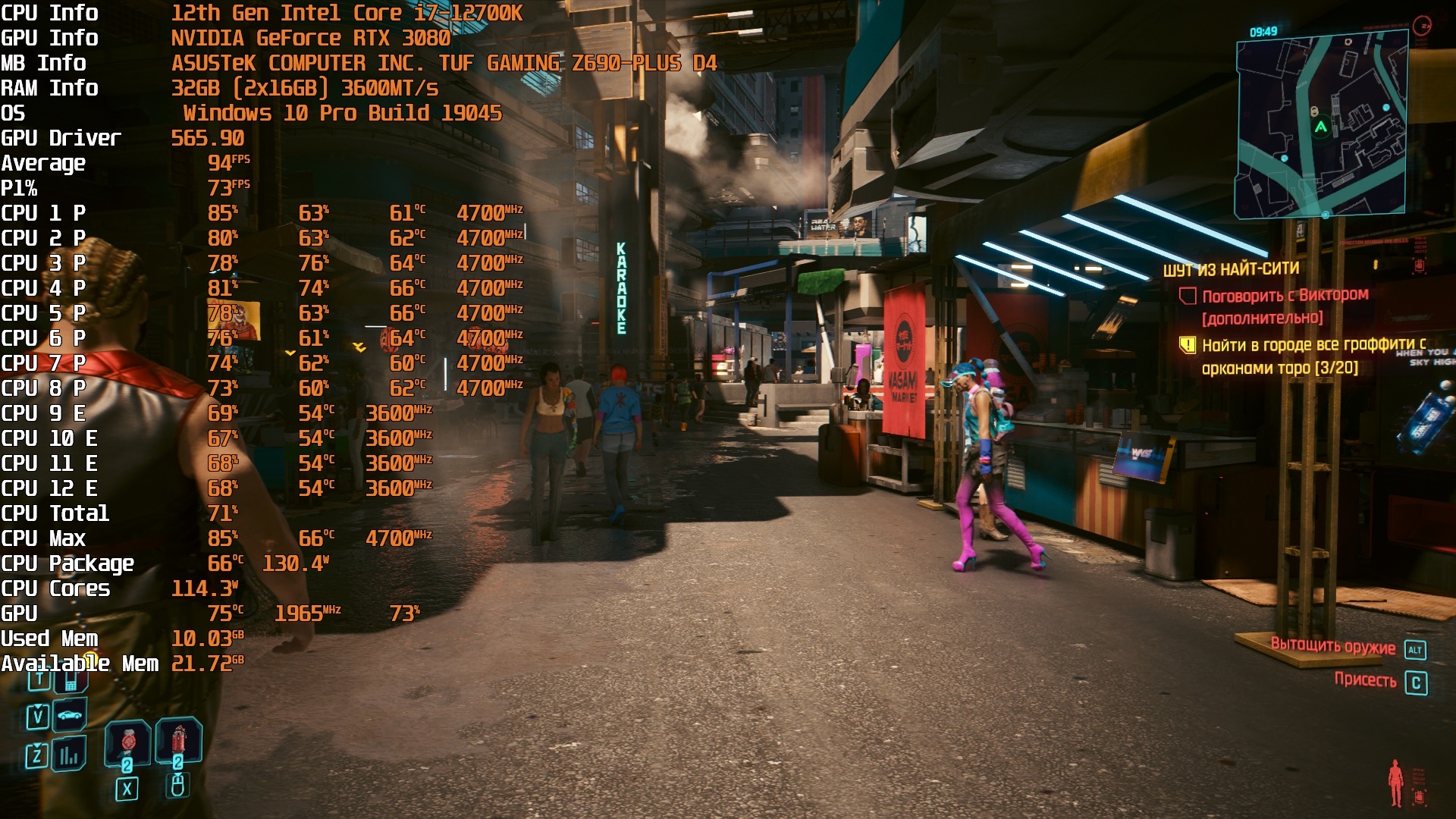This screenshot has width=1456, height=819.
Task: Select the phone quick-access slot
Action: point(70,682)
